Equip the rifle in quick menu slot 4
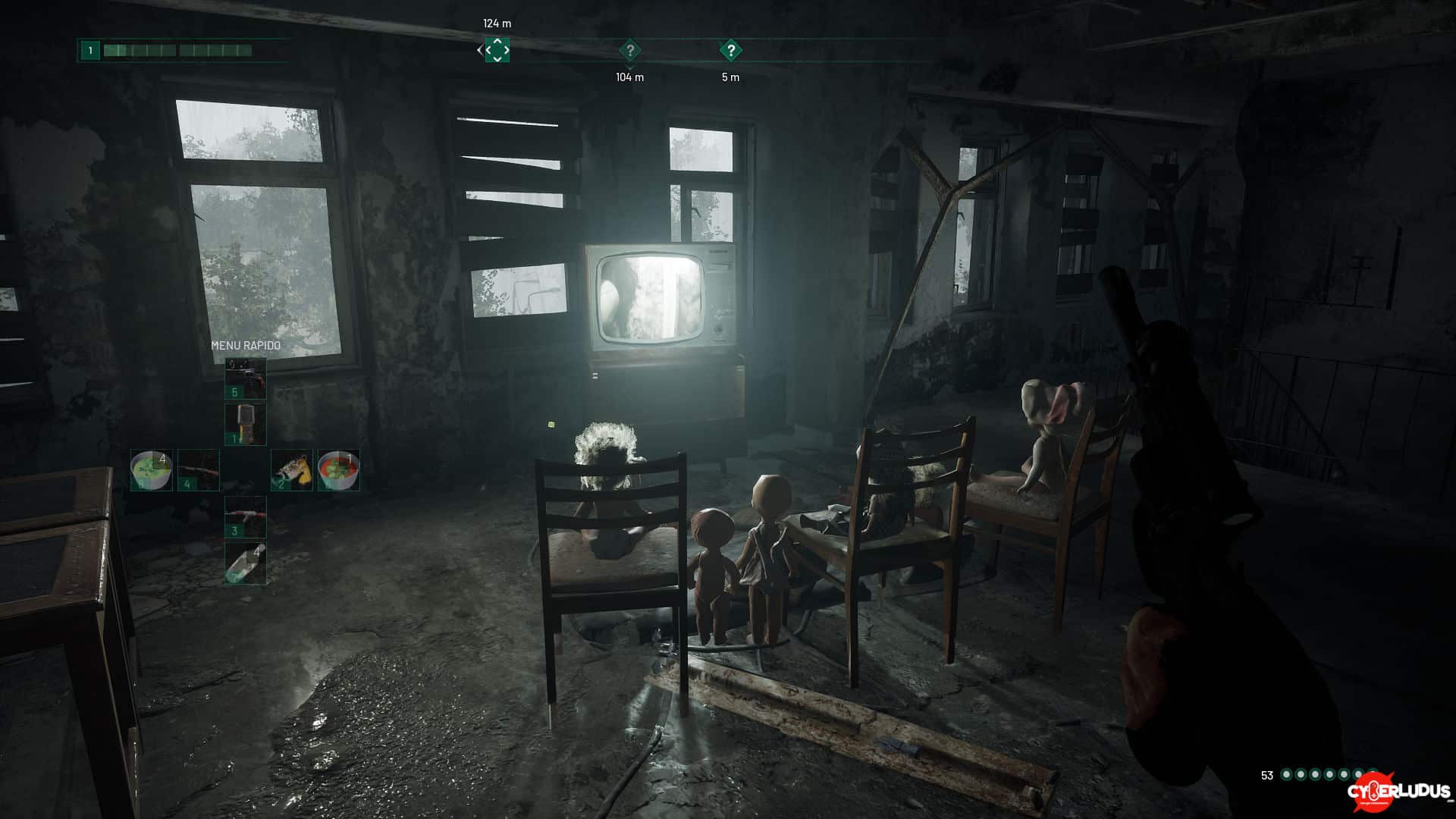Screen dimensions: 1456x819 (x=199, y=470)
